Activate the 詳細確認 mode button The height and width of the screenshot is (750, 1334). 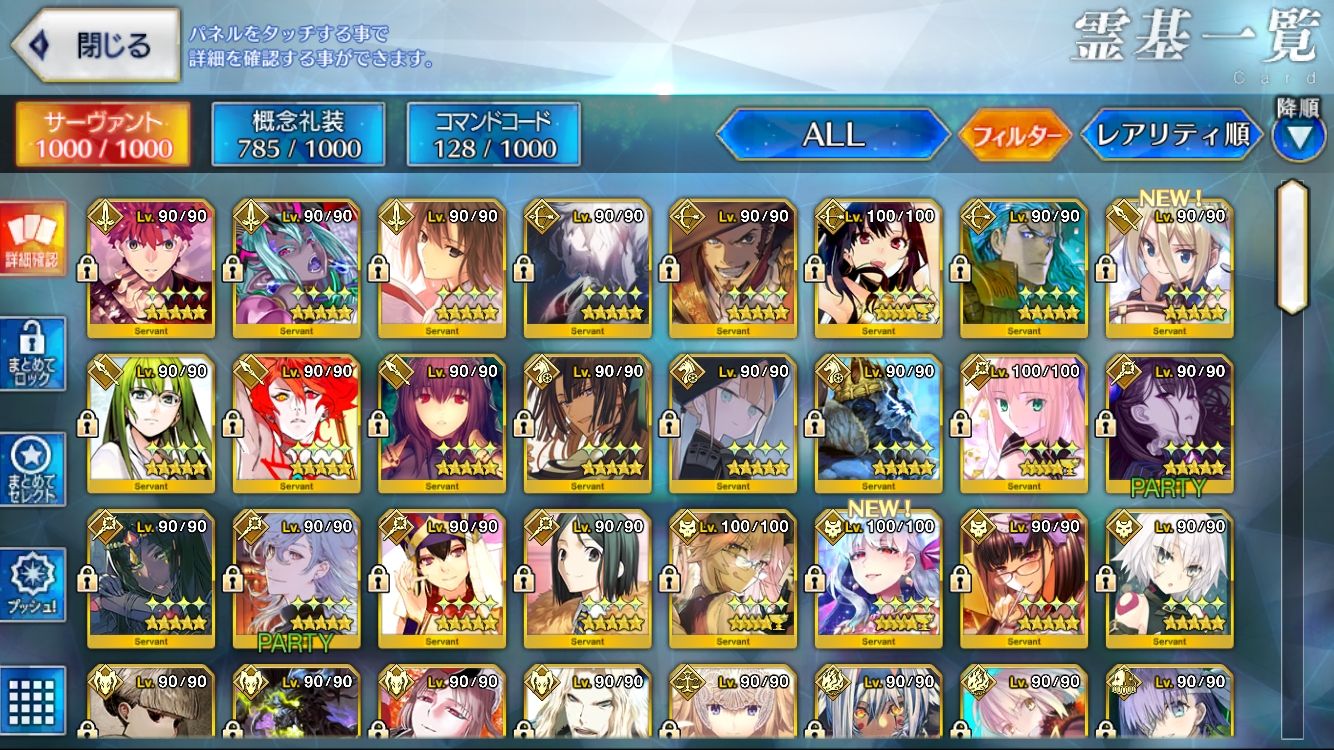33,240
